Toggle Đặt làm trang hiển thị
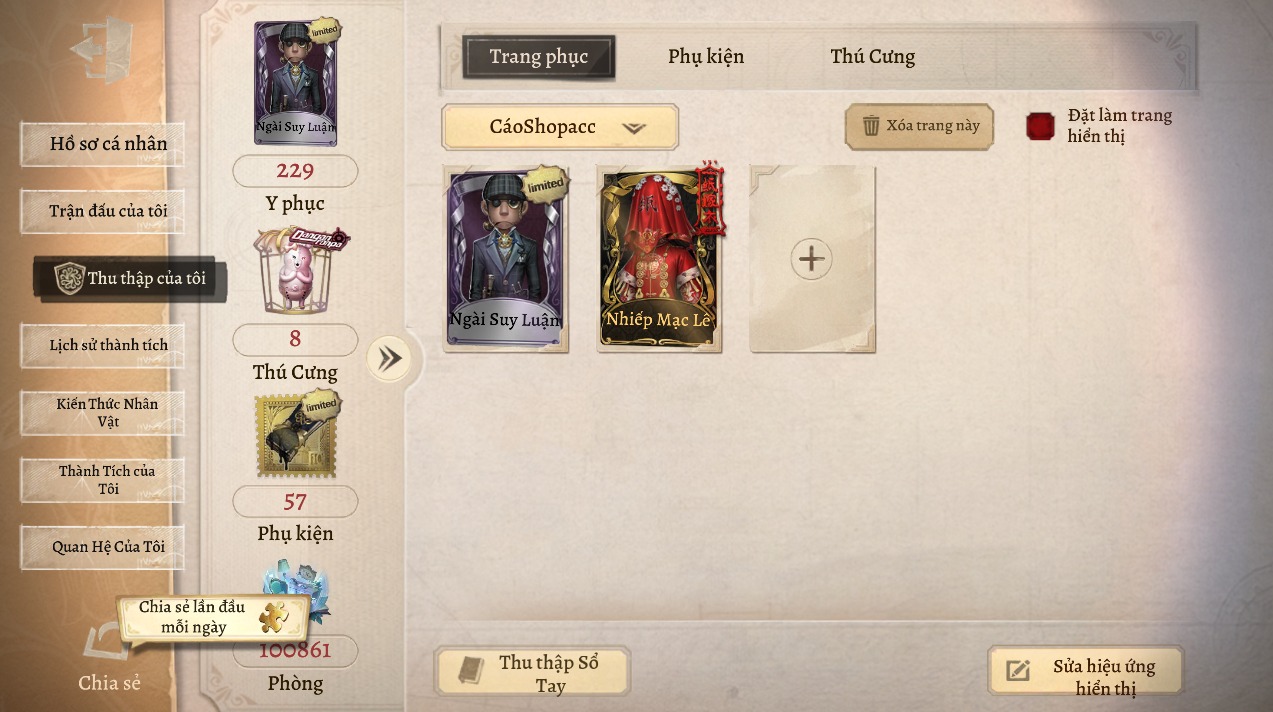The height and width of the screenshot is (712, 1273). tap(1041, 127)
